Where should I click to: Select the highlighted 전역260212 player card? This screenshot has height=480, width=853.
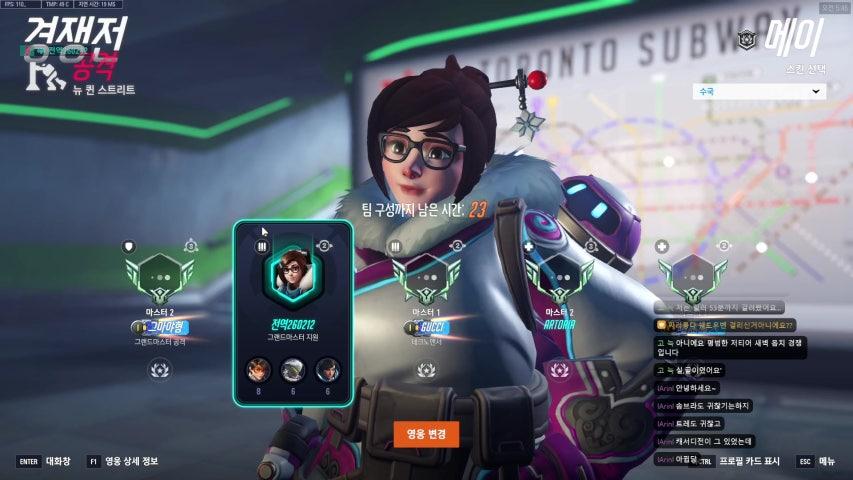pos(293,312)
